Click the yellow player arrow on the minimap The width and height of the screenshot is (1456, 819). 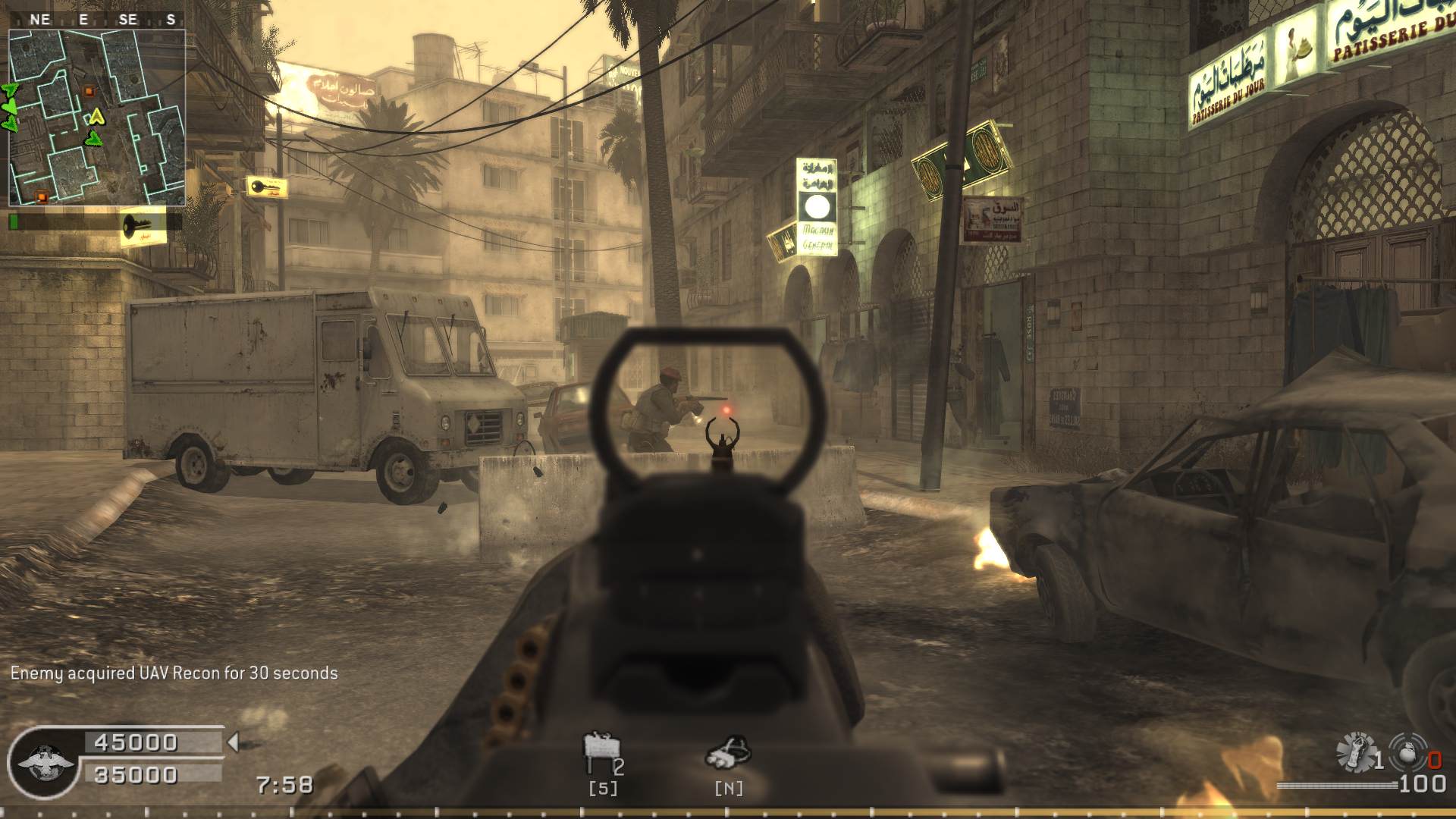(x=96, y=117)
